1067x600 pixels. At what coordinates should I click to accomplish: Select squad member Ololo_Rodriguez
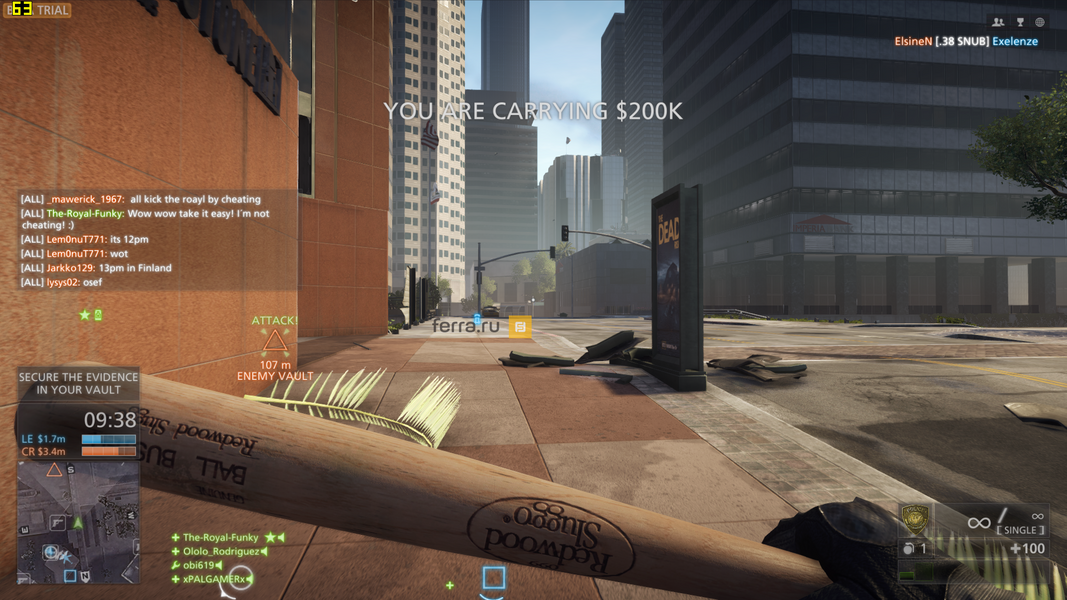click(221, 551)
